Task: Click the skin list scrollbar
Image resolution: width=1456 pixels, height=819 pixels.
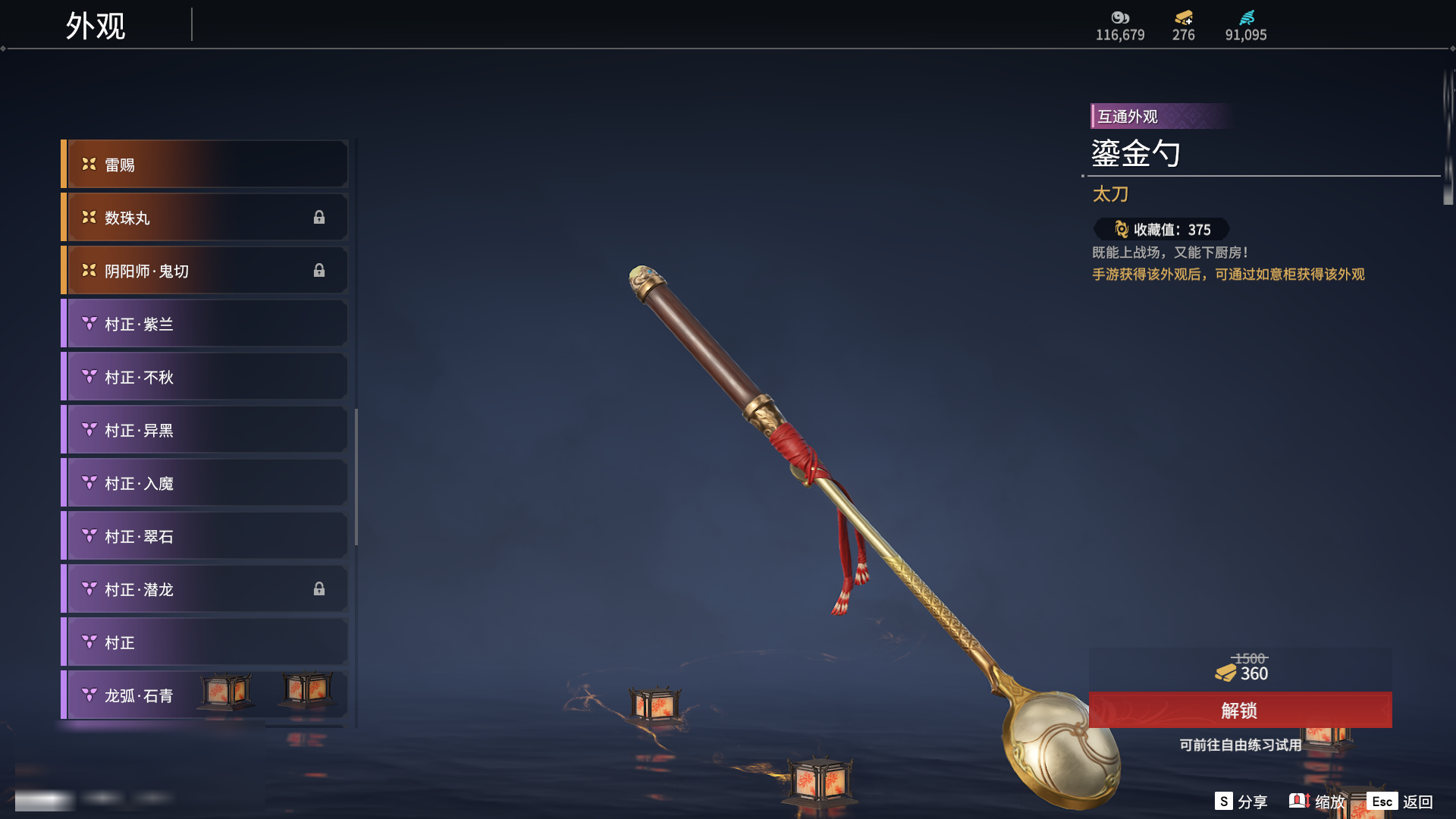Action: pos(356,476)
